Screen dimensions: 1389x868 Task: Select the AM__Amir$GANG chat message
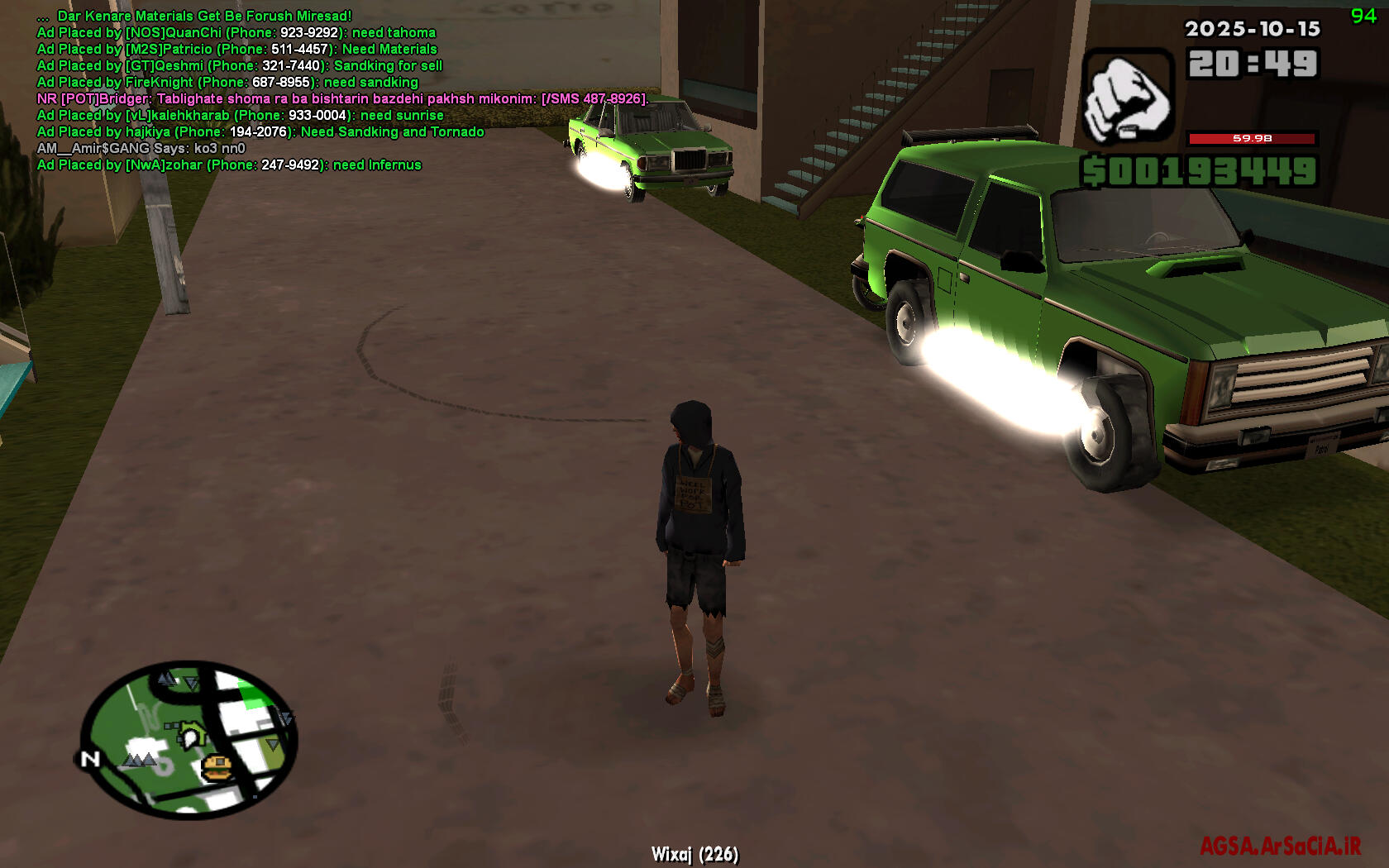coord(141,149)
